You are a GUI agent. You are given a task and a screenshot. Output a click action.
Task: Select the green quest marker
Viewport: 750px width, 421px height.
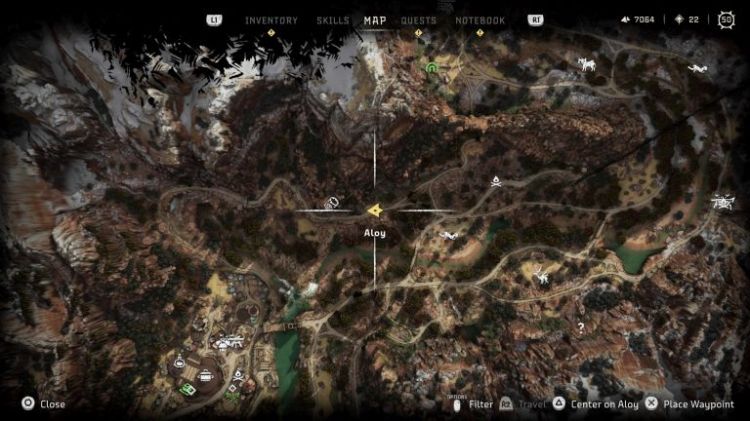pos(432,68)
